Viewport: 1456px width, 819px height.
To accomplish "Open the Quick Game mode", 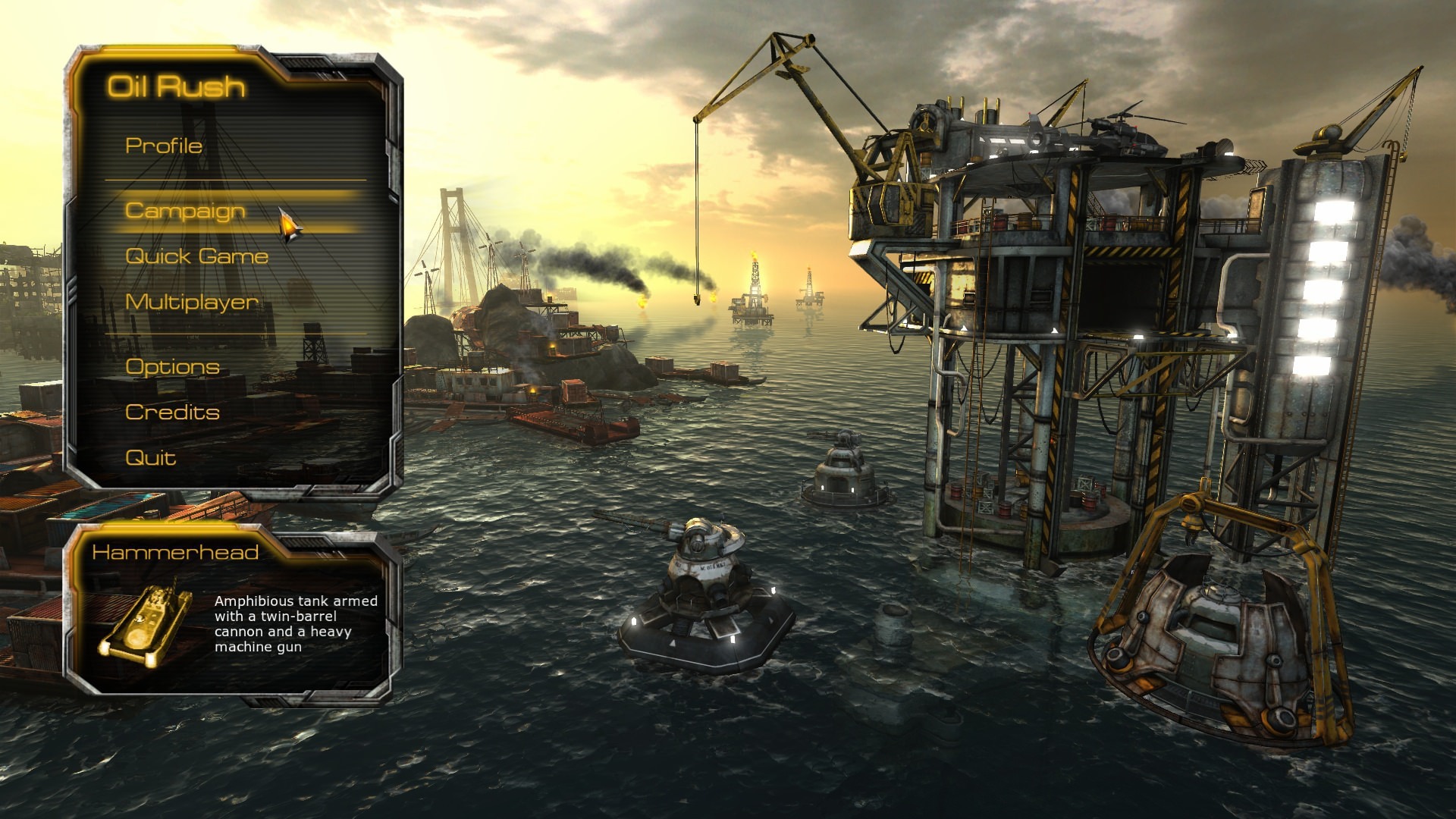I will [x=196, y=256].
